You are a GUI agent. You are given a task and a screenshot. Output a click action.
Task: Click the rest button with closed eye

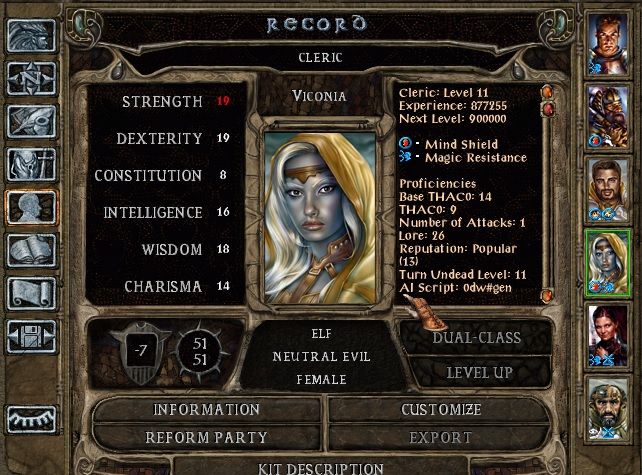(31, 416)
